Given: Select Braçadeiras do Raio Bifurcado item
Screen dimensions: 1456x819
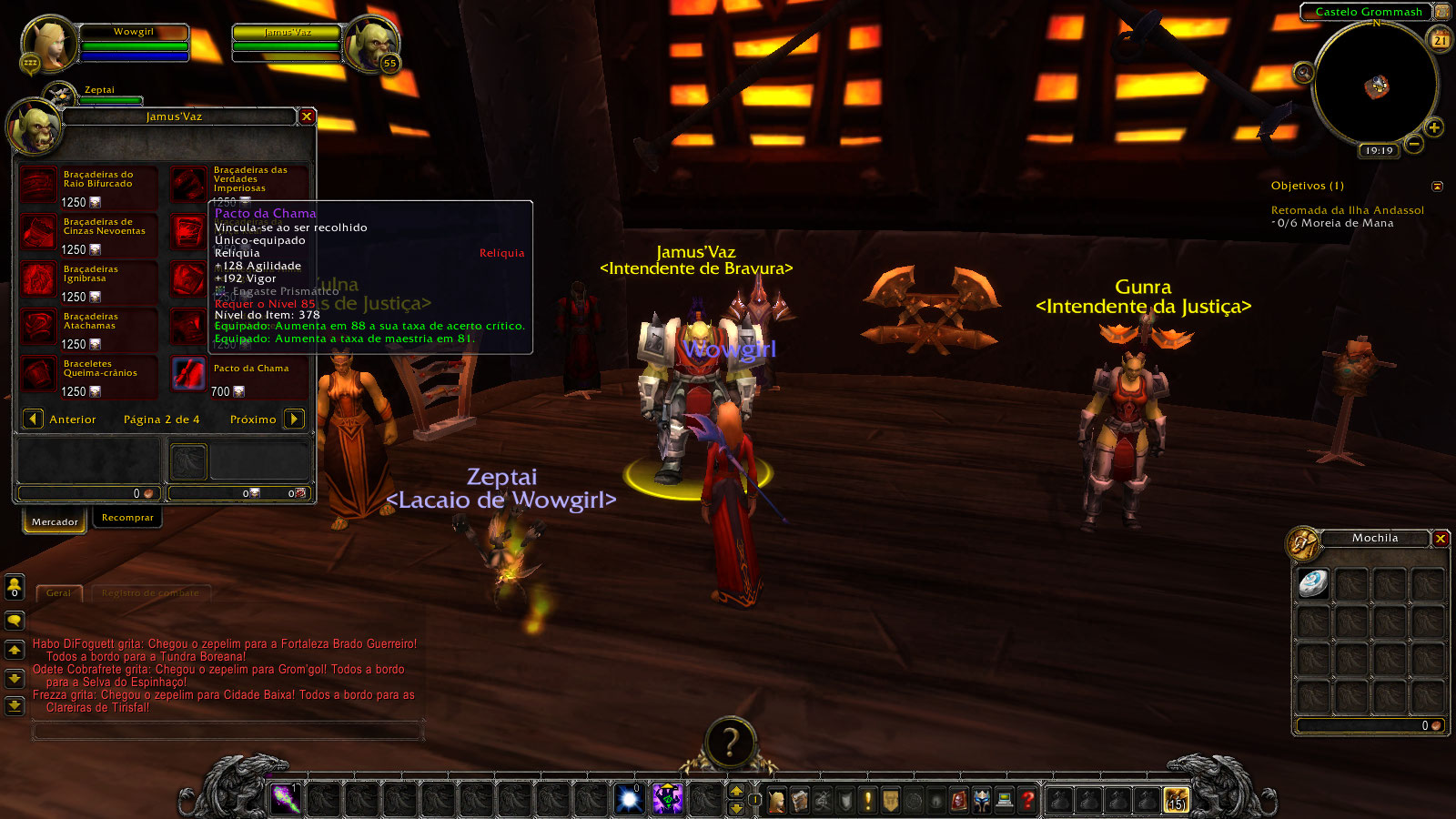Looking at the screenshot, I should click(39, 186).
